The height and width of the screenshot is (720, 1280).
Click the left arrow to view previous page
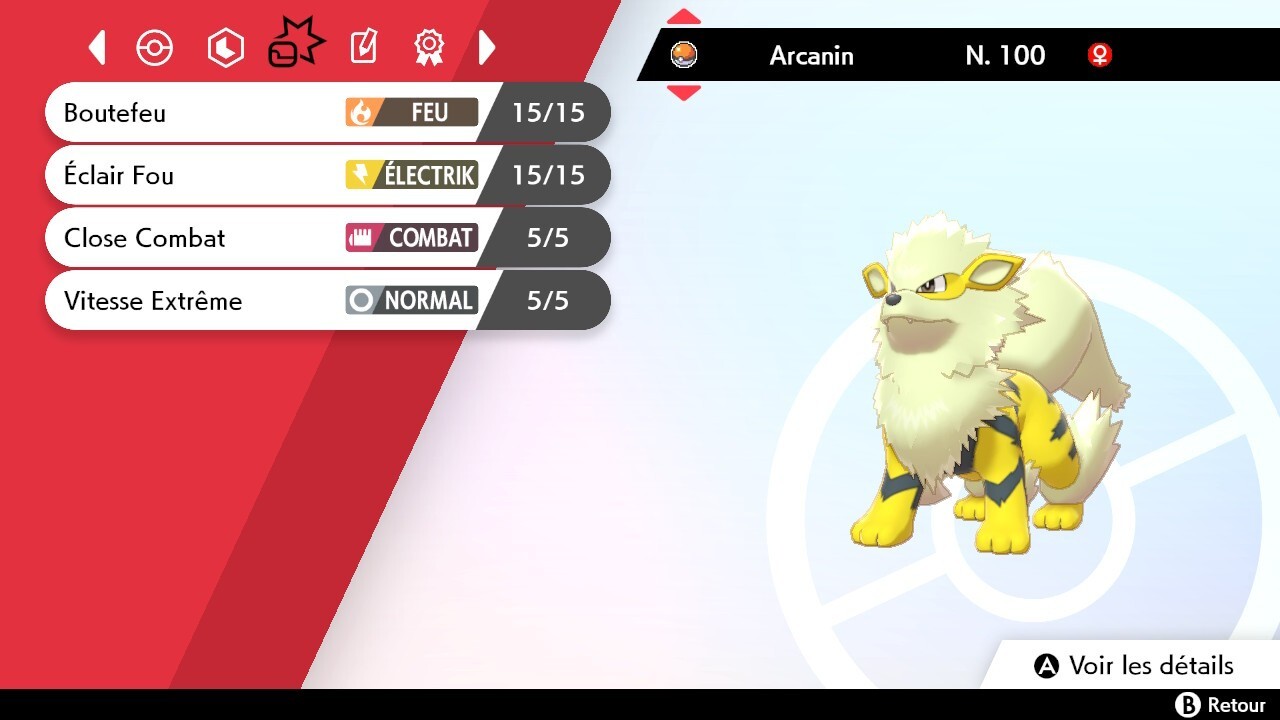tap(97, 47)
